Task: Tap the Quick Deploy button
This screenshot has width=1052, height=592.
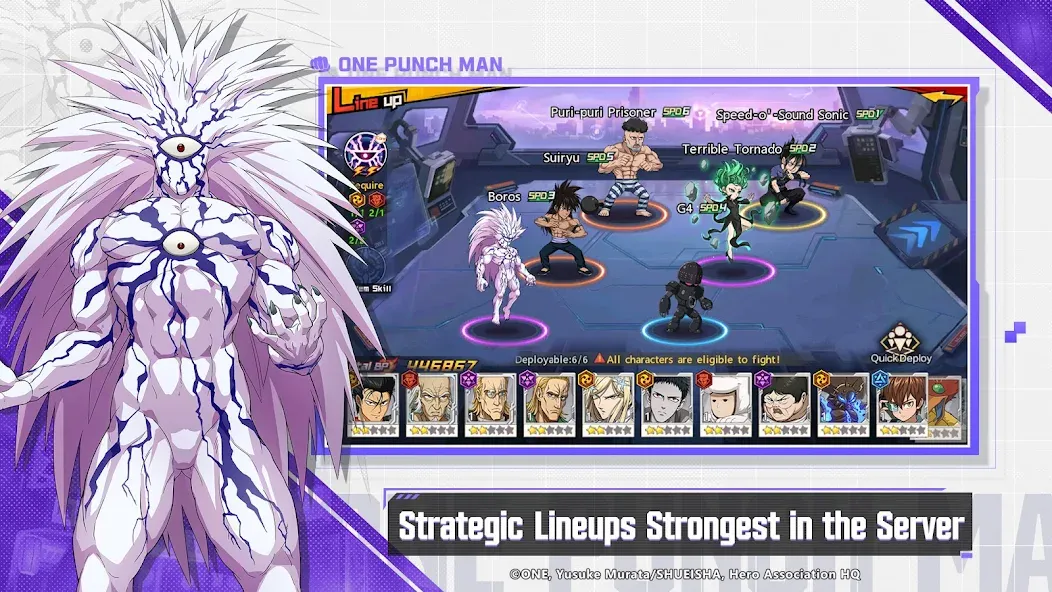Action: click(x=907, y=343)
